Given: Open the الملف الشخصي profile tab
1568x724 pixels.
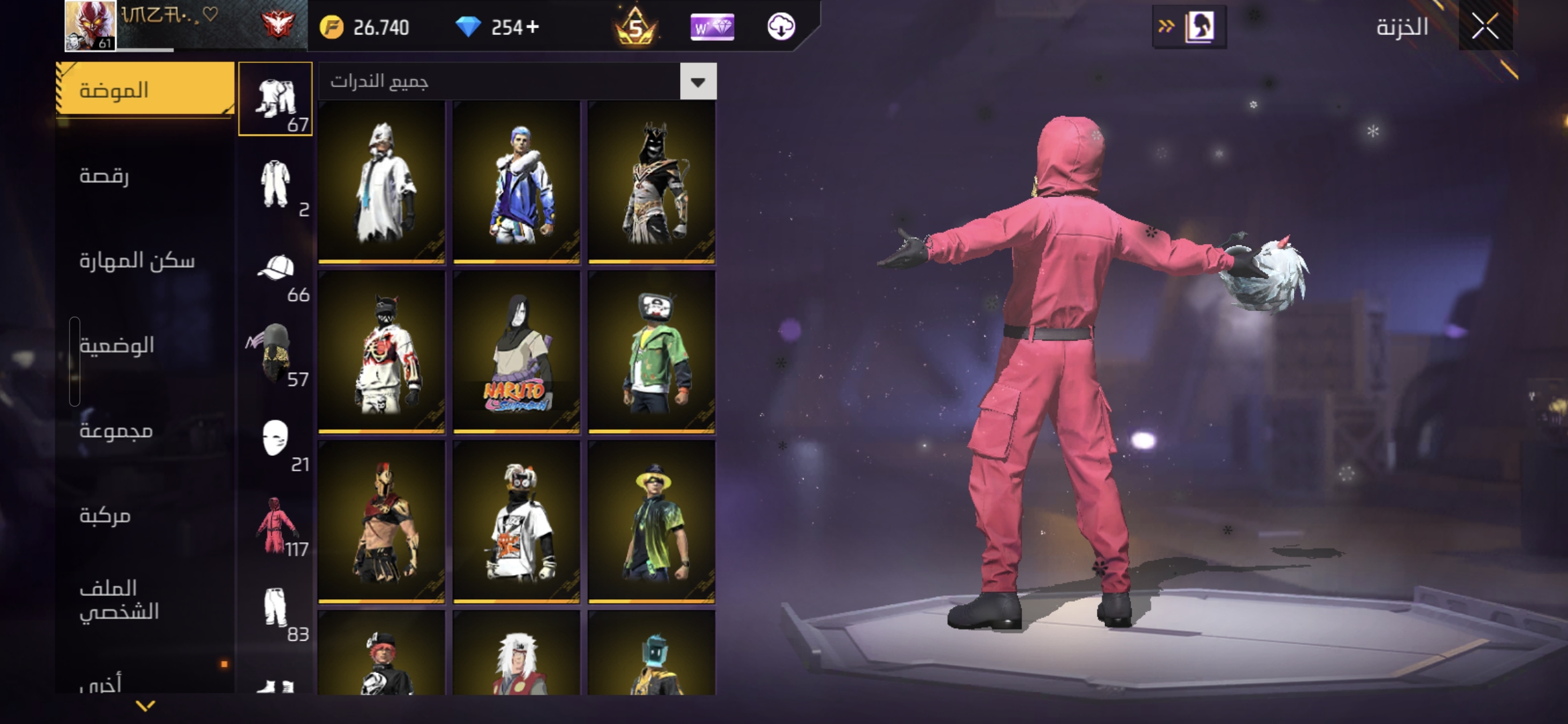Looking at the screenshot, I should click(119, 600).
